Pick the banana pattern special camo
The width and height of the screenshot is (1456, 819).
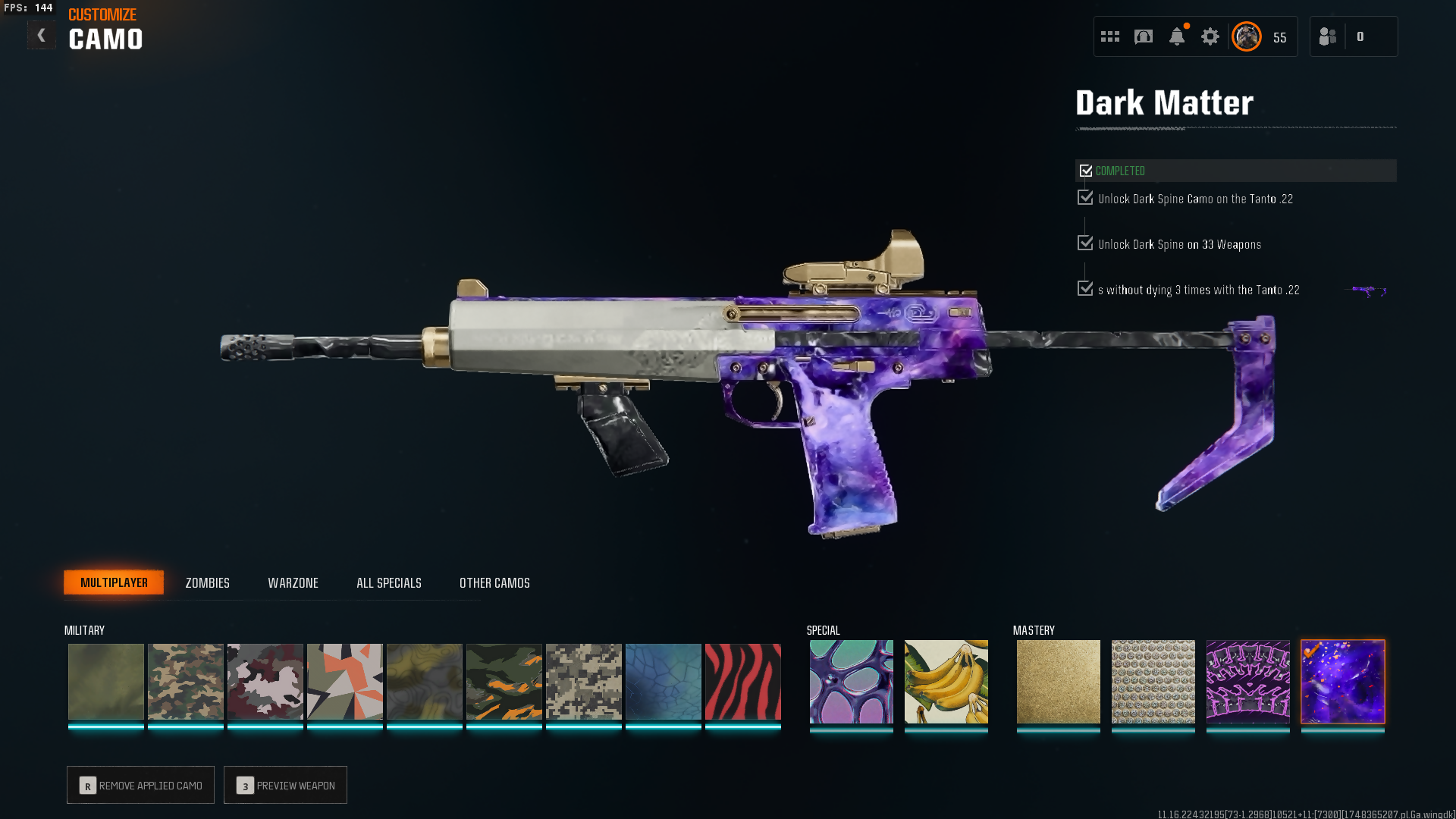click(x=946, y=682)
